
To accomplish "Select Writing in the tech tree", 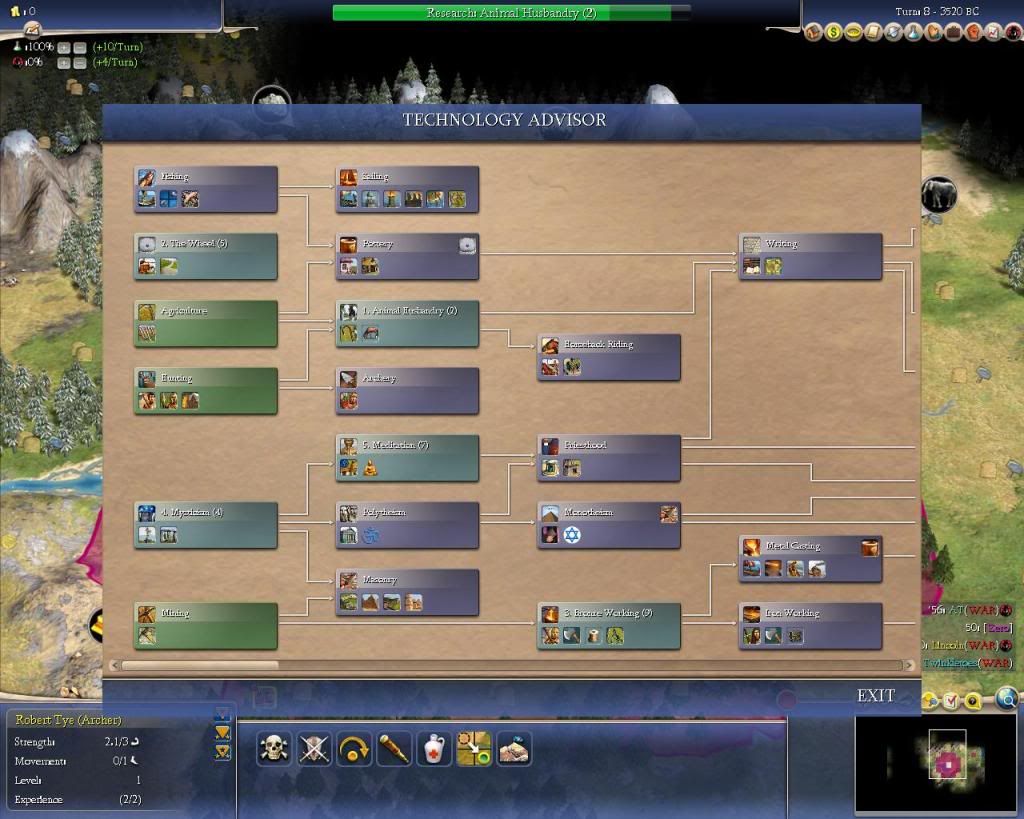I will pos(810,256).
